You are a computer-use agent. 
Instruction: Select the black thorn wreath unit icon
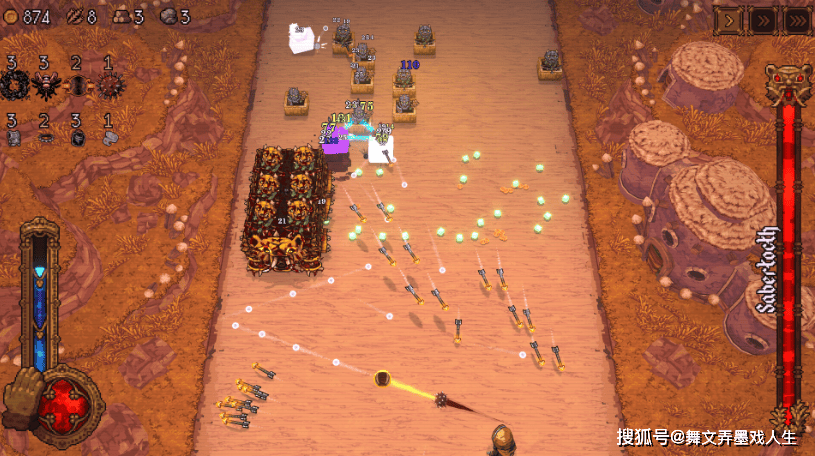(13, 84)
